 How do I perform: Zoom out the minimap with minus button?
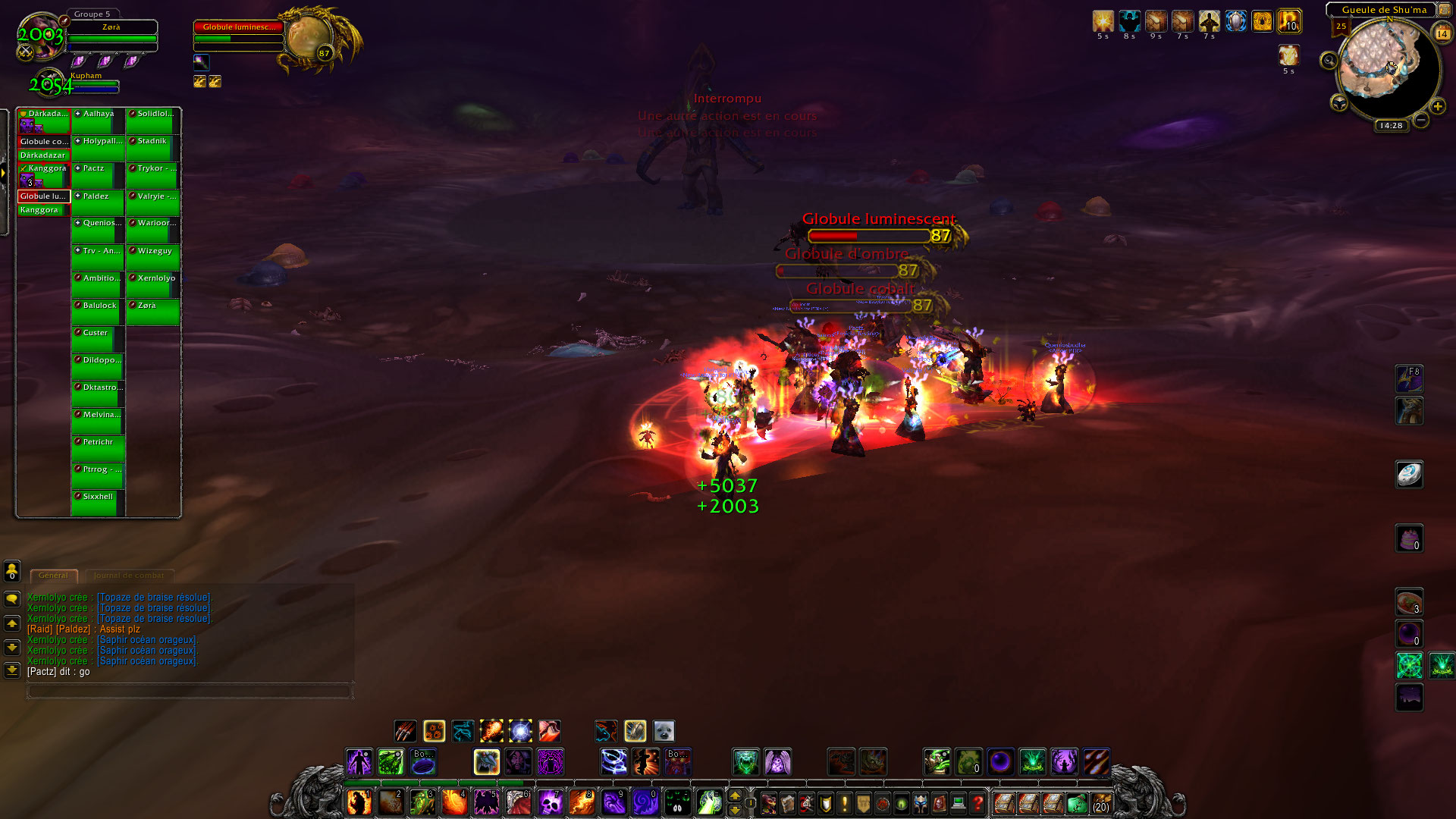pyautogui.click(x=1421, y=120)
